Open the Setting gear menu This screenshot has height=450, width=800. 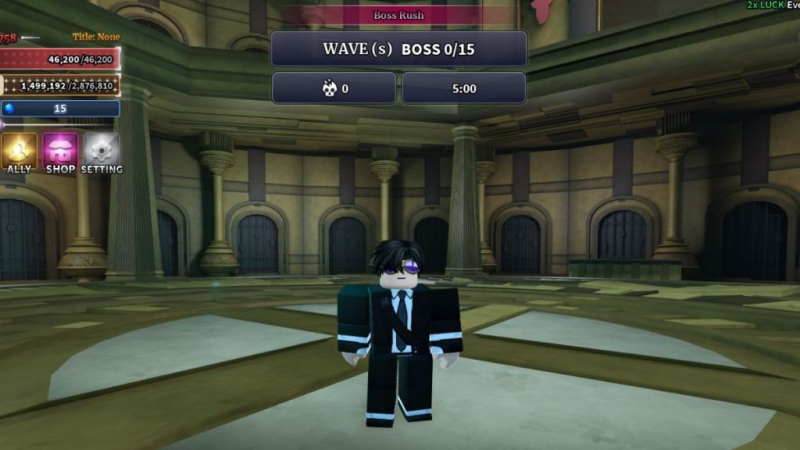(x=101, y=152)
